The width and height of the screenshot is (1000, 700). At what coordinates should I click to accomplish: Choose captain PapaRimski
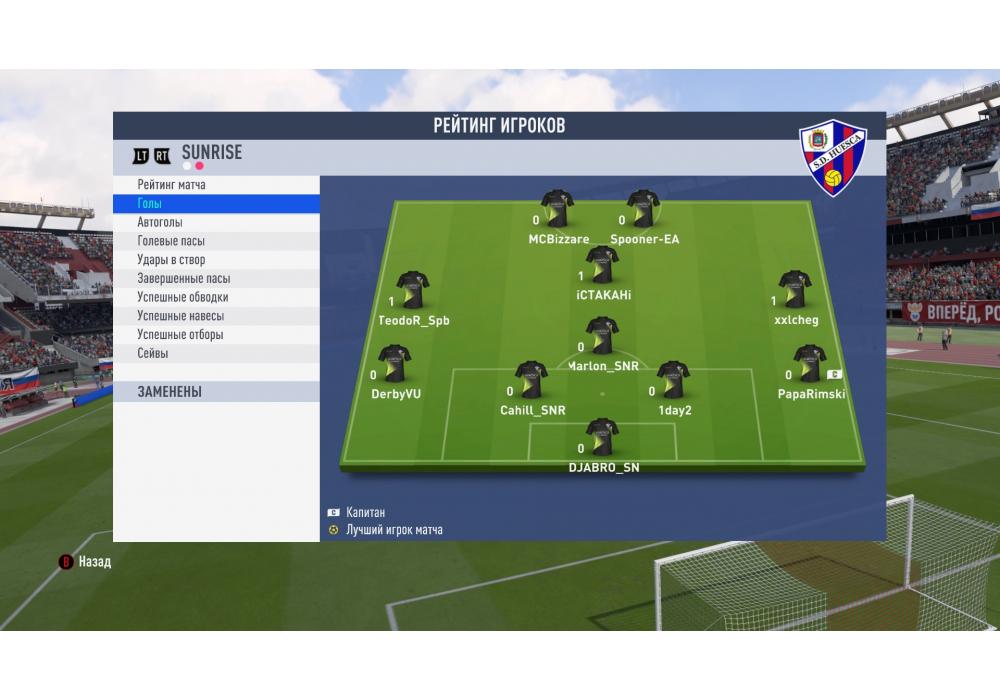809,365
